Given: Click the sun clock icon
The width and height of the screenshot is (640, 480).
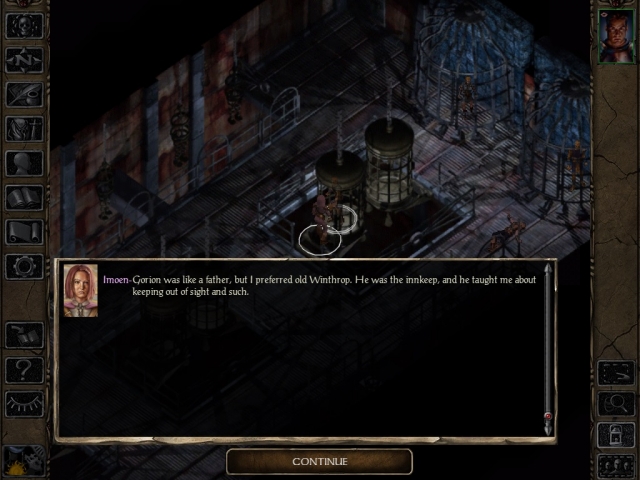Looking at the screenshot, I should pos(22,461).
